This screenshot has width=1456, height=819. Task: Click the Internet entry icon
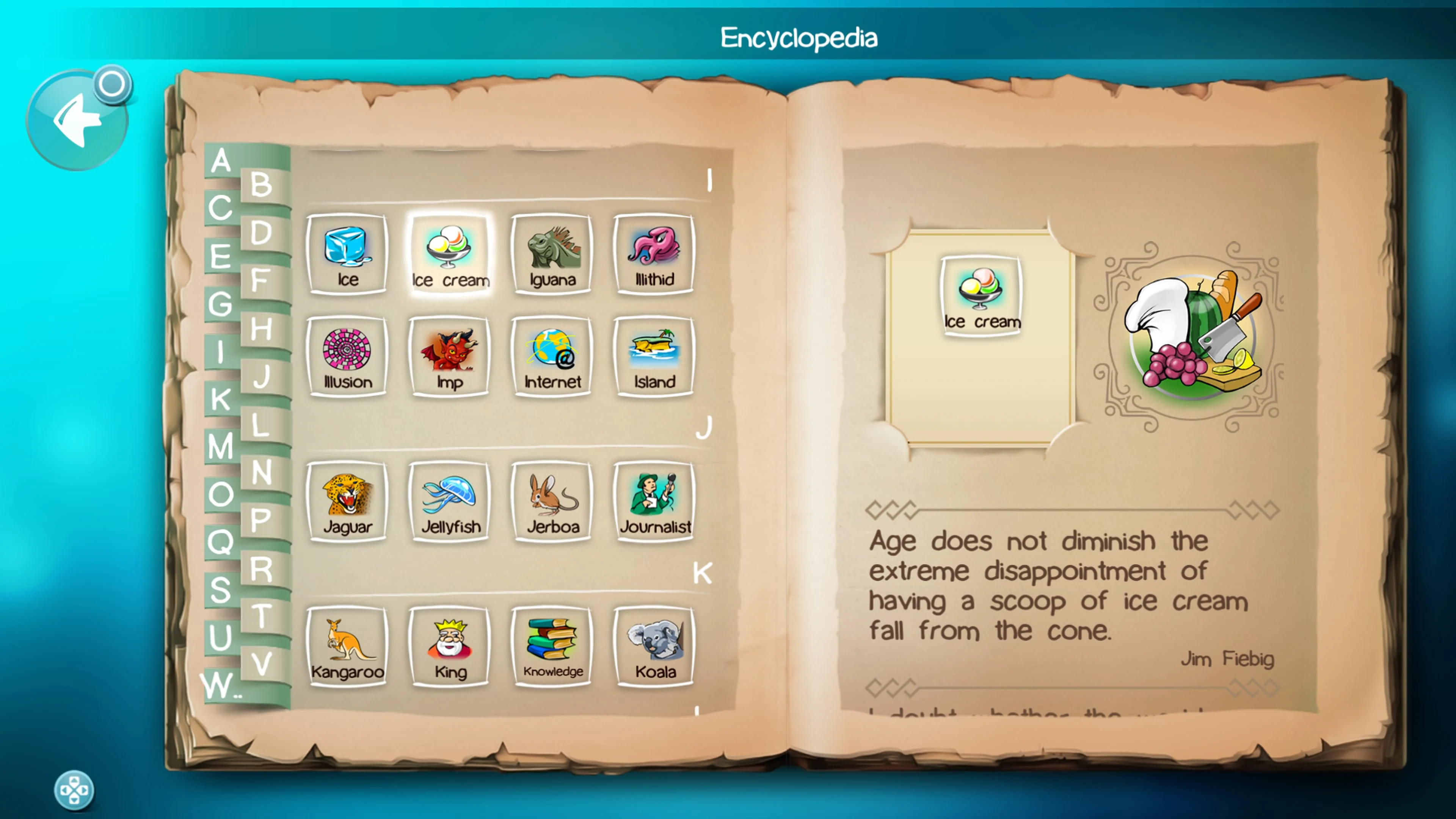click(552, 356)
